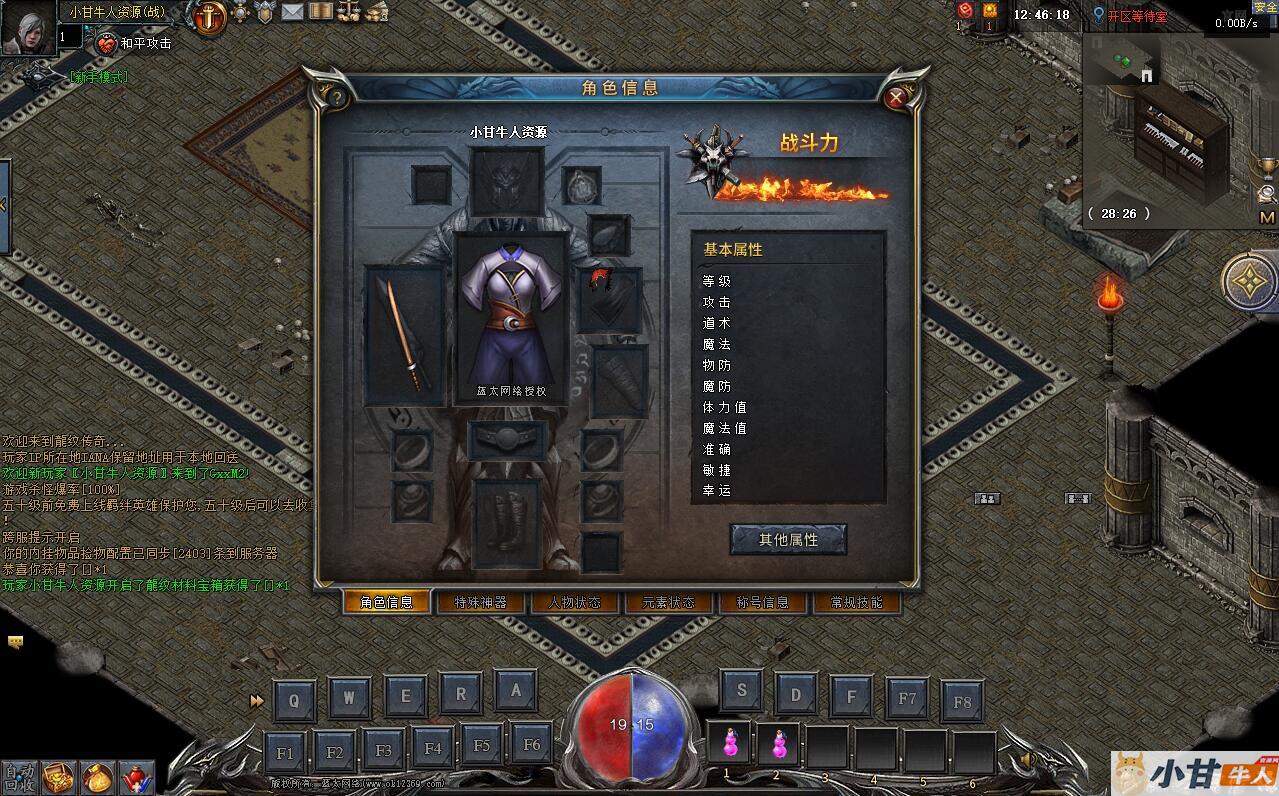Open the map with the M button

tap(1267, 217)
